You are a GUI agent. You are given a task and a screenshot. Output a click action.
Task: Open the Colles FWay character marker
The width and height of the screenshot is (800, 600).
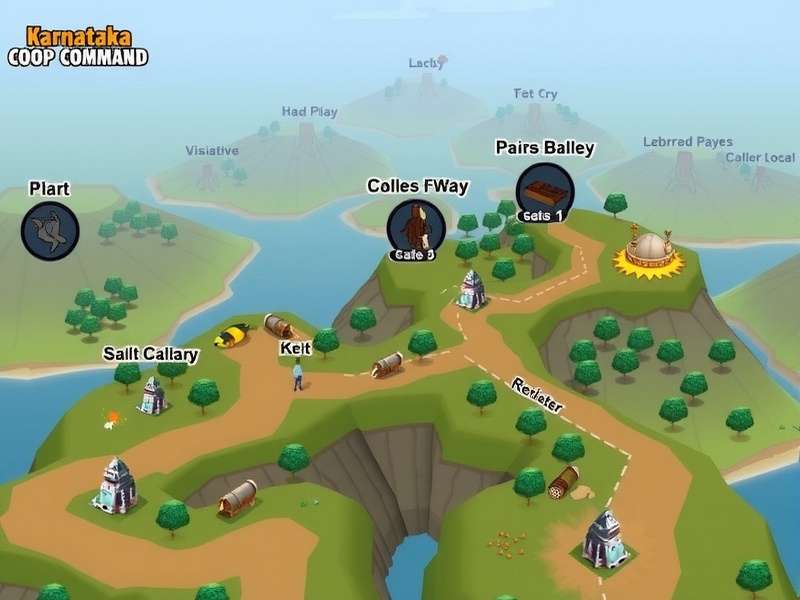tap(412, 226)
